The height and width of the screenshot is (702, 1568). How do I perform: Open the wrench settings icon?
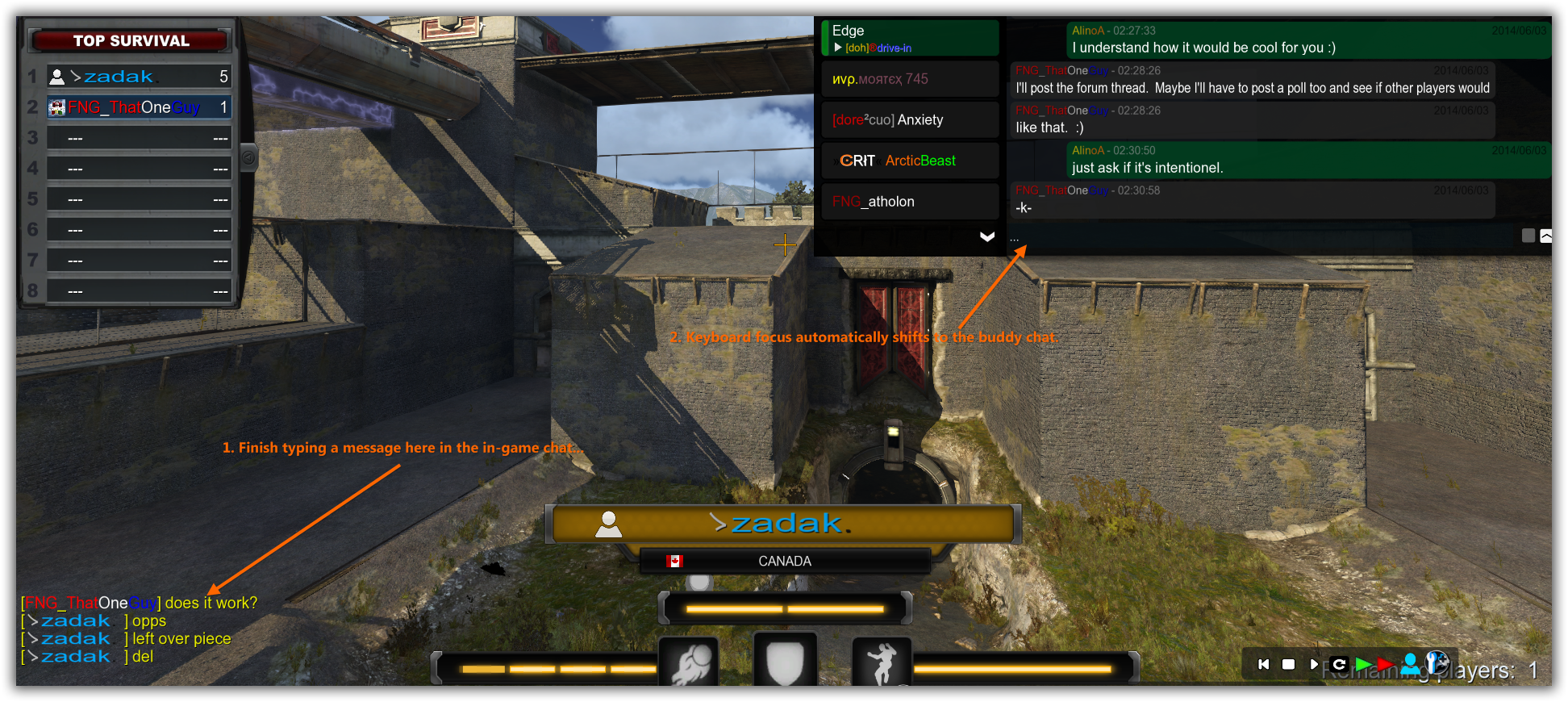pyautogui.click(x=1437, y=662)
